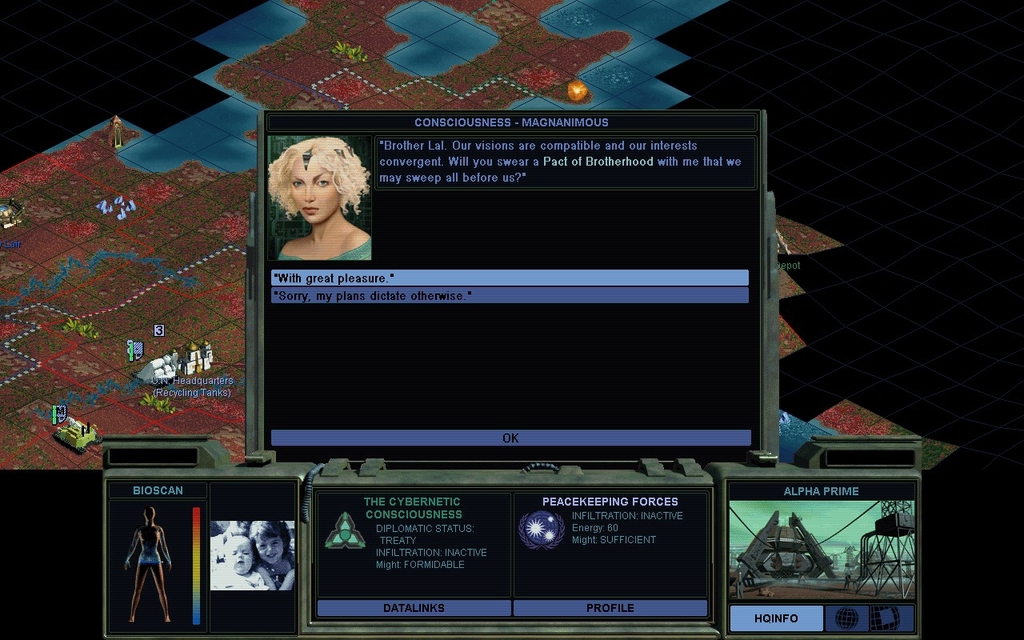1024x640 pixels.
Task: Confirm the dialogue with the OK button
Action: click(x=510, y=438)
